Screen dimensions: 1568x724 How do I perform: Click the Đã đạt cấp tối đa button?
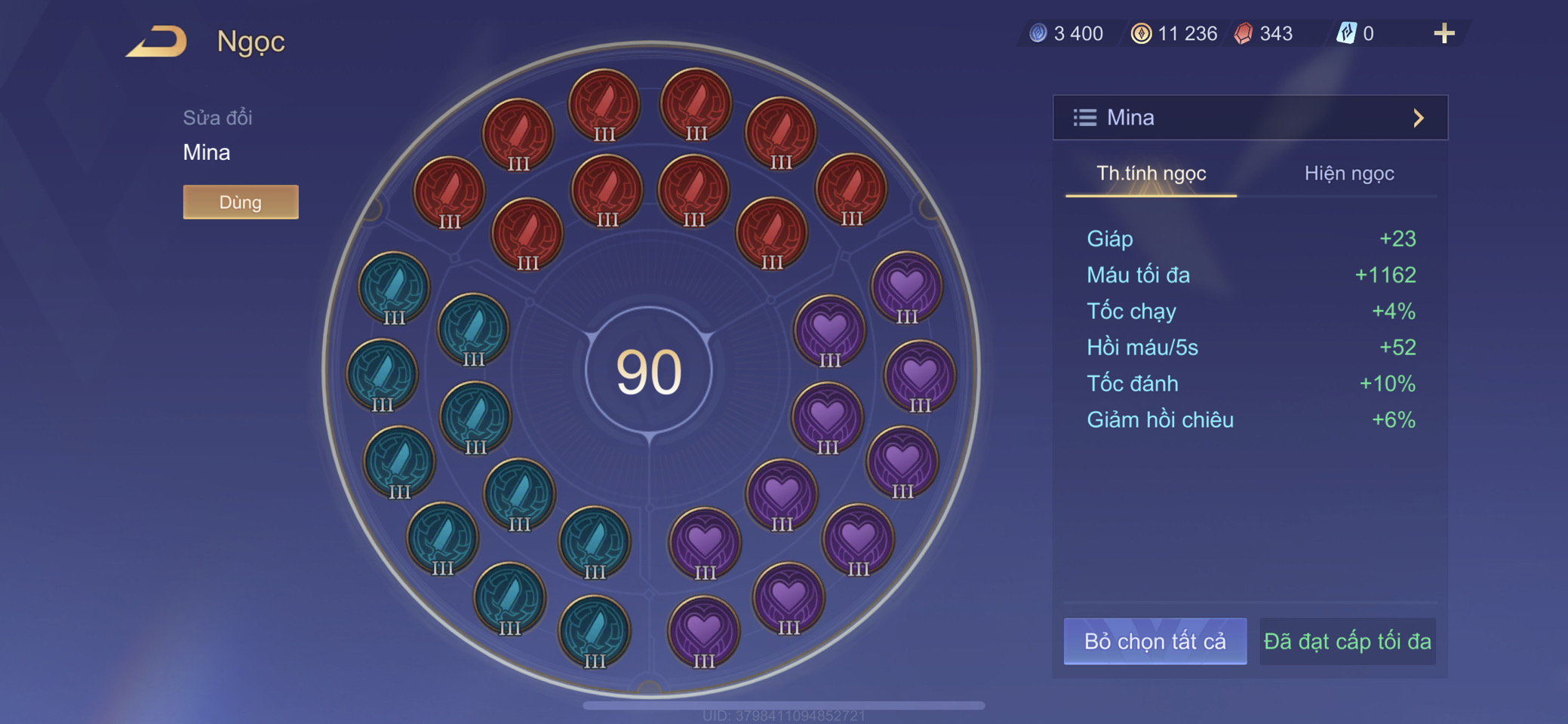[1347, 641]
